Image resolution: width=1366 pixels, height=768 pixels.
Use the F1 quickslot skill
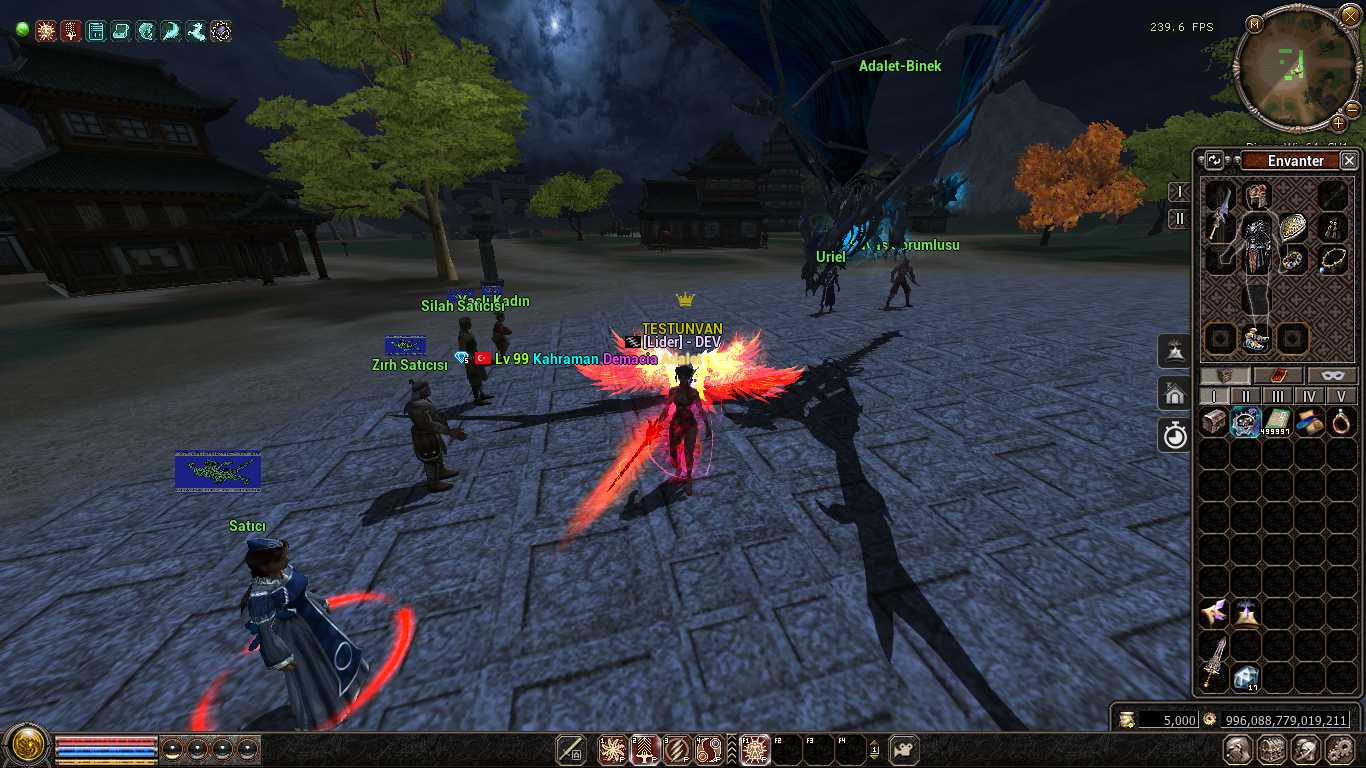(754, 749)
